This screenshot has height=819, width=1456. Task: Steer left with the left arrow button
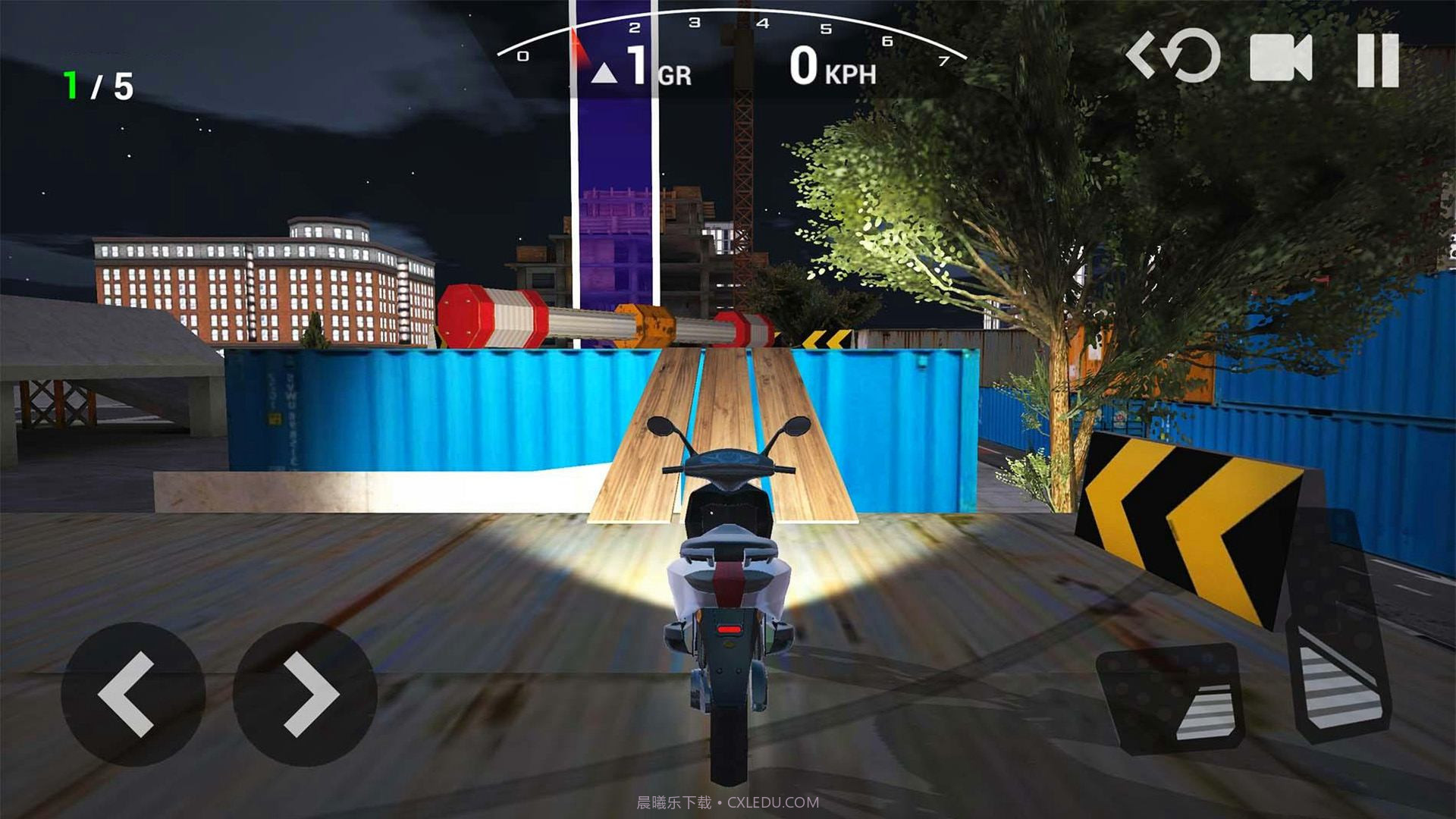pyautogui.click(x=133, y=694)
